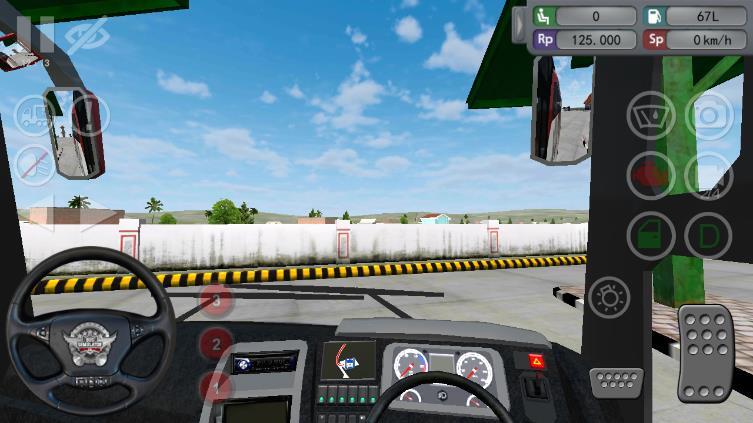Change gear using the D button
Image resolution: width=753 pixels, height=423 pixels.
pos(709,236)
